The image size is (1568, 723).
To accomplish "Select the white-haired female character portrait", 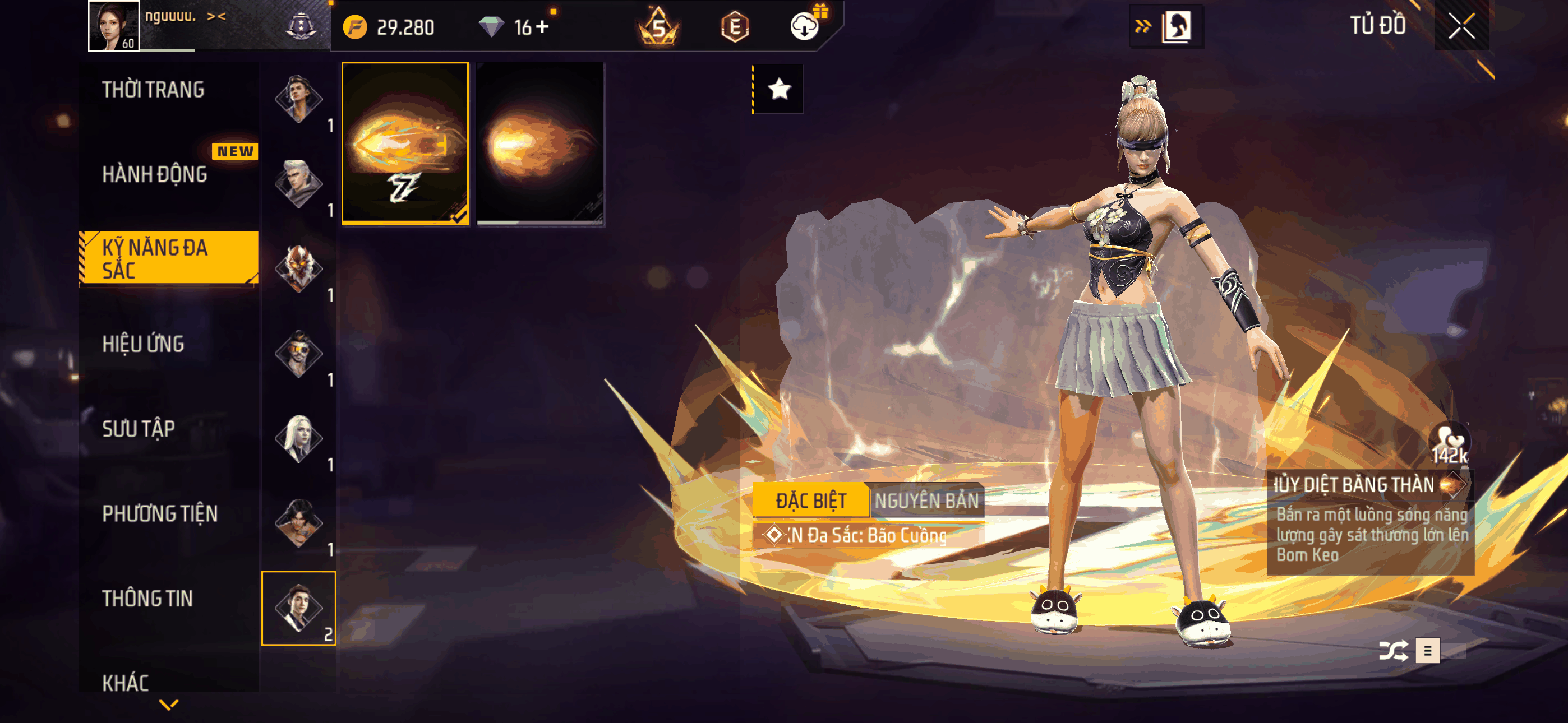I will pos(298,438).
